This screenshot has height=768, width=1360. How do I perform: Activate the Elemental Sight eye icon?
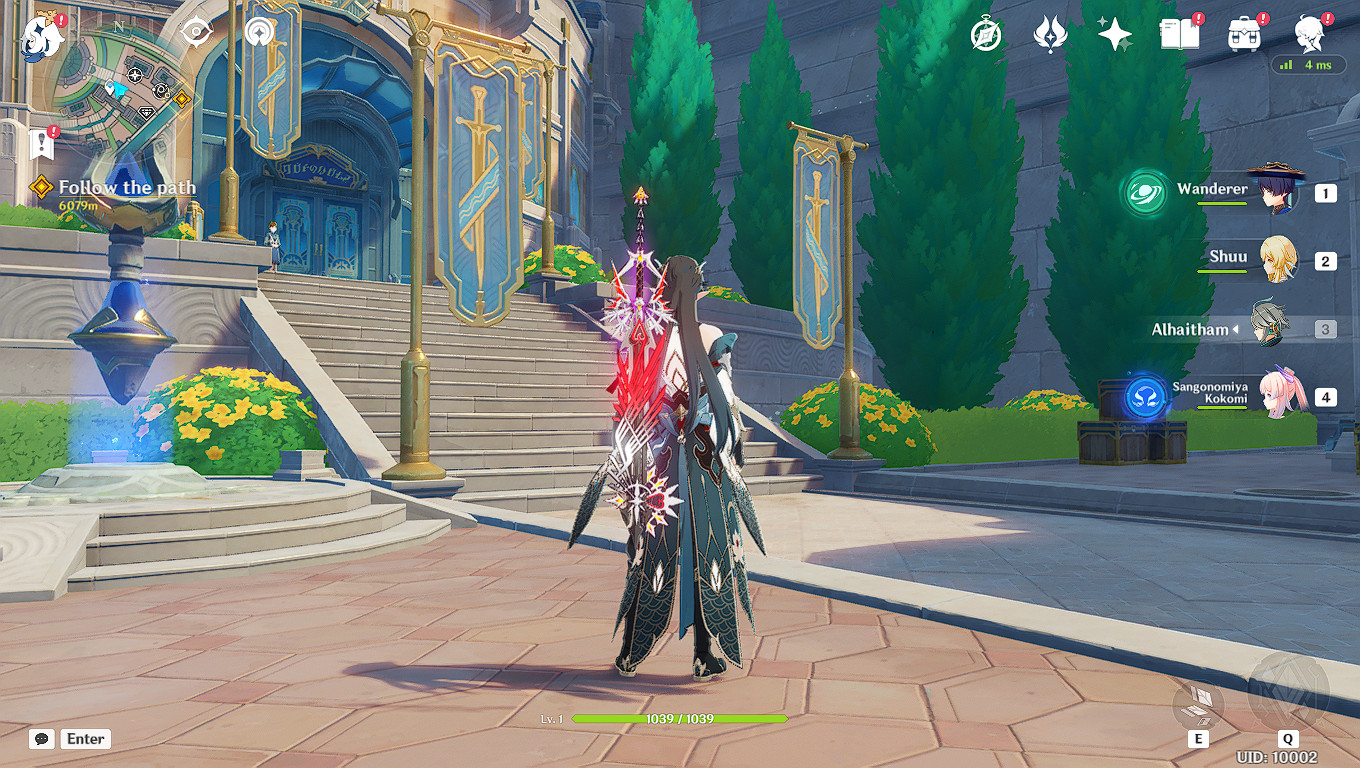point(196,31)
